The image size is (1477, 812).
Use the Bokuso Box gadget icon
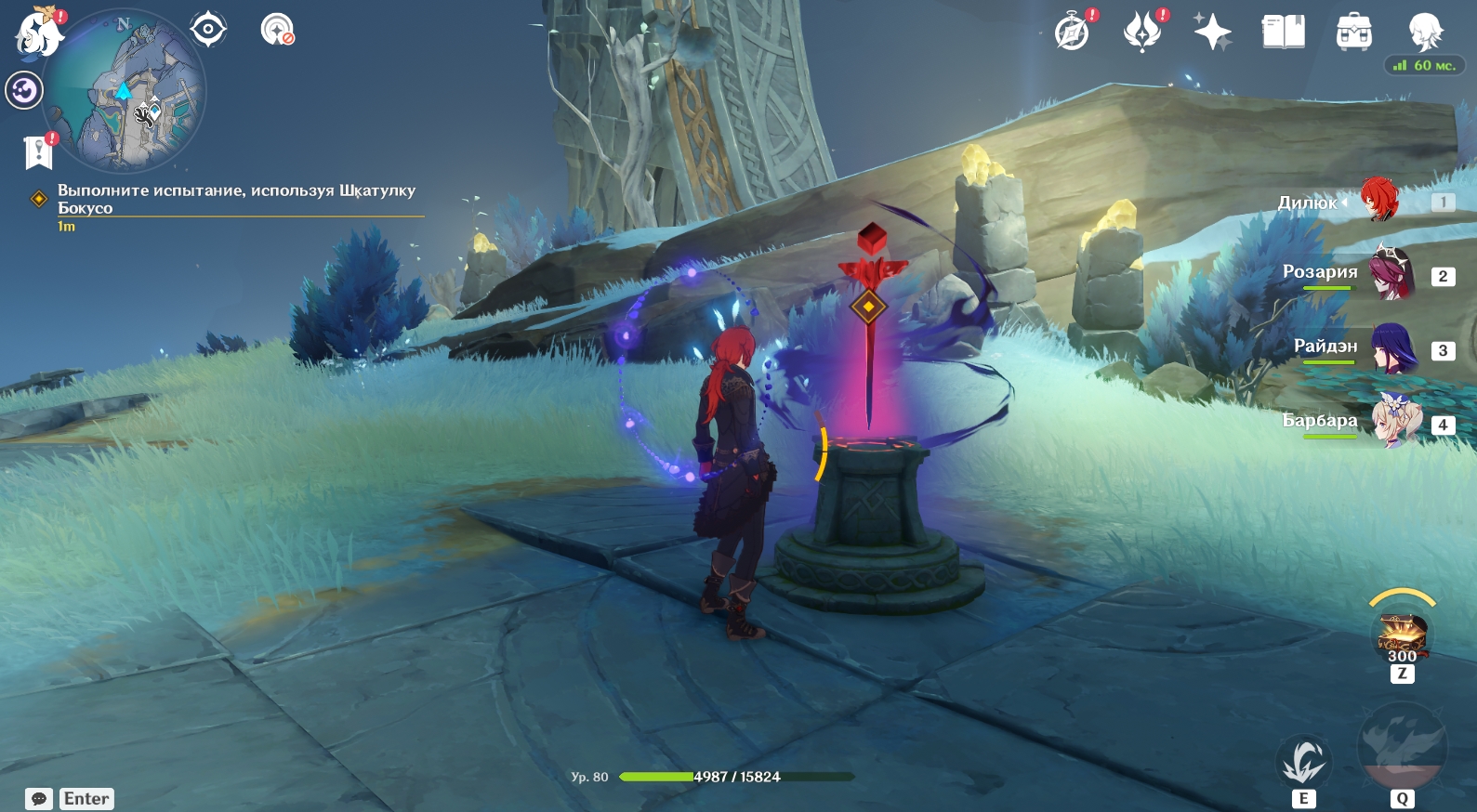1402,635
